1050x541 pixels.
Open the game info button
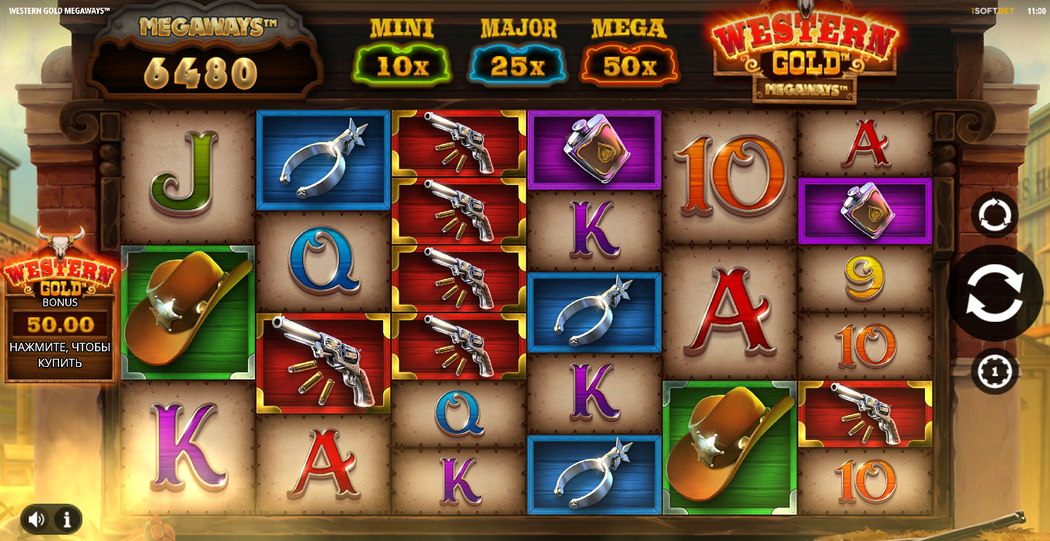tap(66, 519)
